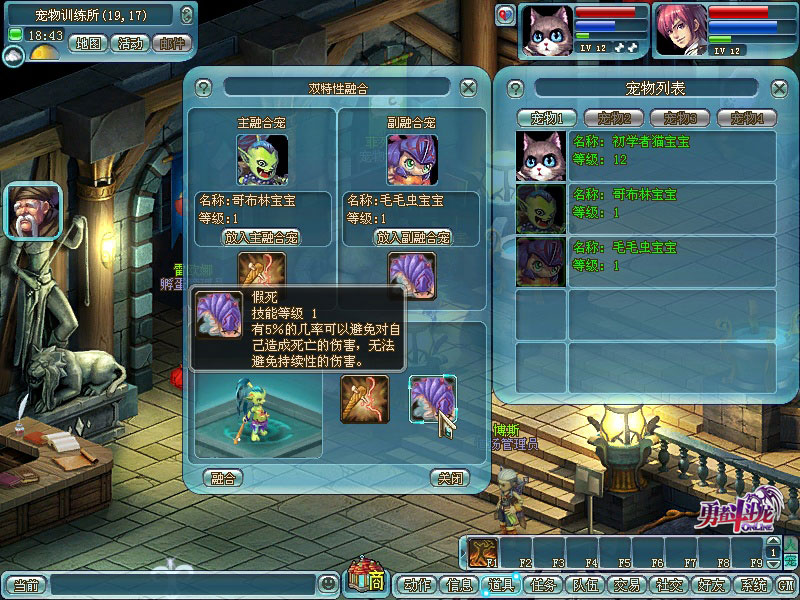Screen dimensions: 800x600
Task: Open the 邮件 (Mail) button
Action: point(172,44)
